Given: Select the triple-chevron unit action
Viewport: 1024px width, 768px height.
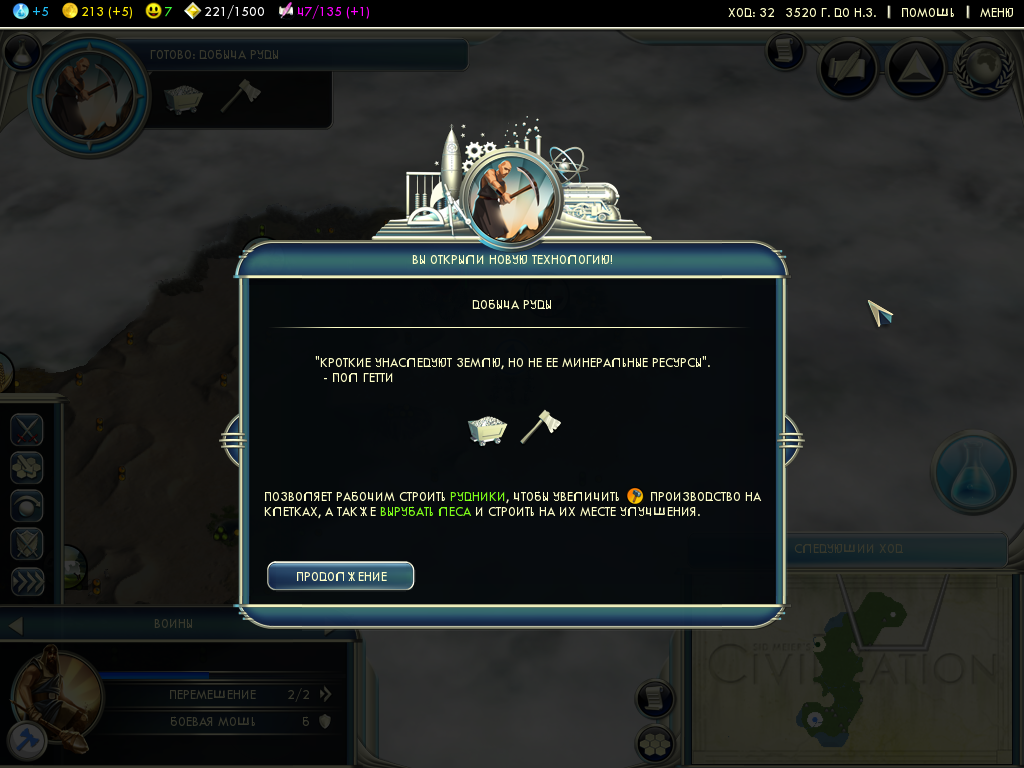Looking at the screenshot, I should coord(27,581).
